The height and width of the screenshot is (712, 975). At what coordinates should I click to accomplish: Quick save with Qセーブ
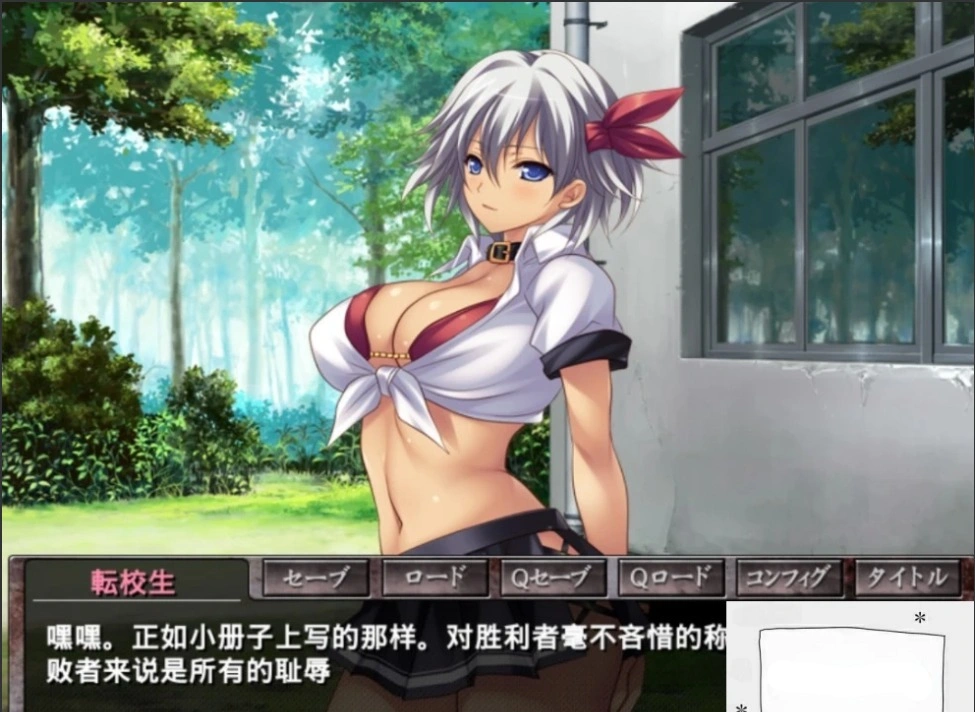click(x=553, y=577)
